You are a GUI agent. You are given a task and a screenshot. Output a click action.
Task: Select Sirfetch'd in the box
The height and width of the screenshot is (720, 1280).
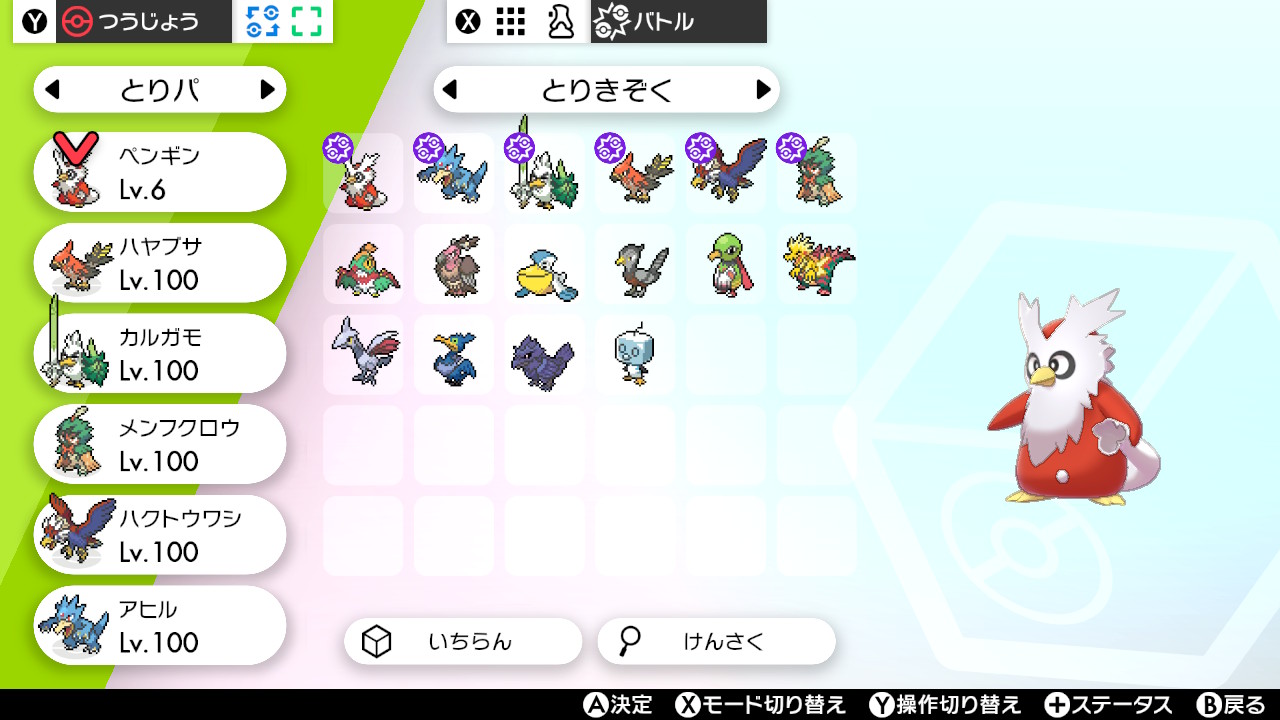pyautogui.click(x=543, y=171)
